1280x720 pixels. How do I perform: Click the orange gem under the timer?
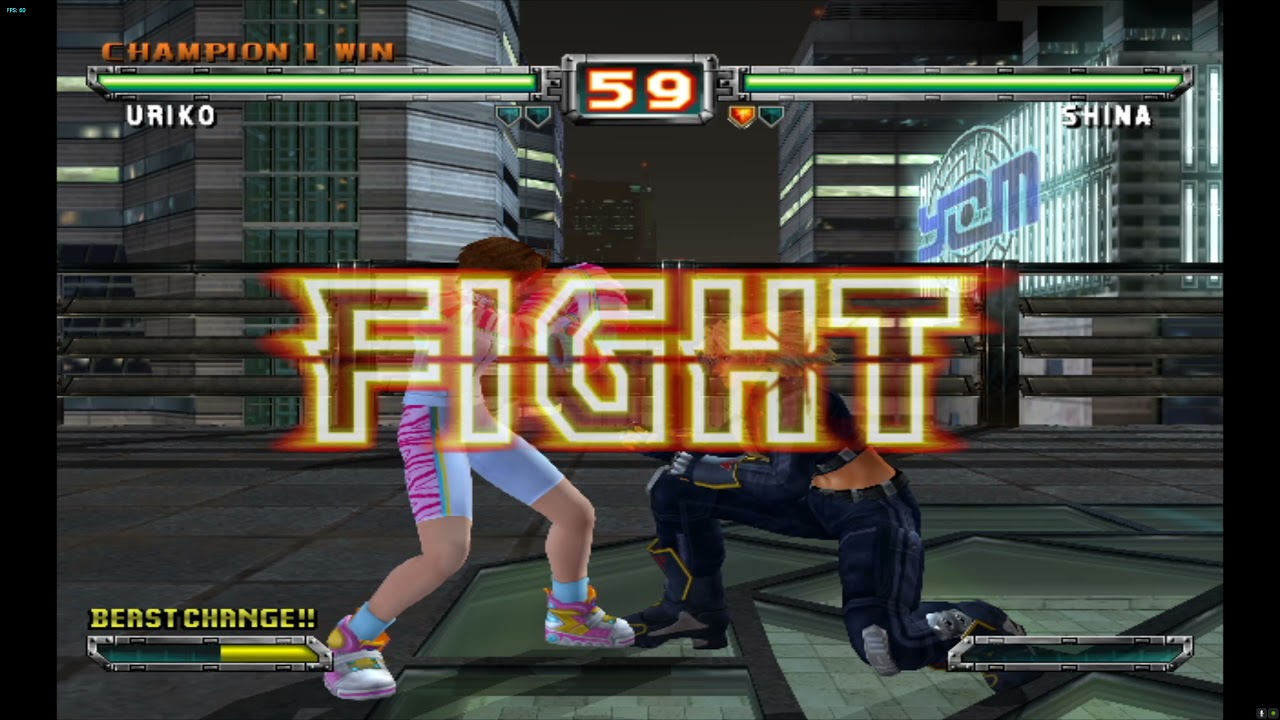point(742,115)
